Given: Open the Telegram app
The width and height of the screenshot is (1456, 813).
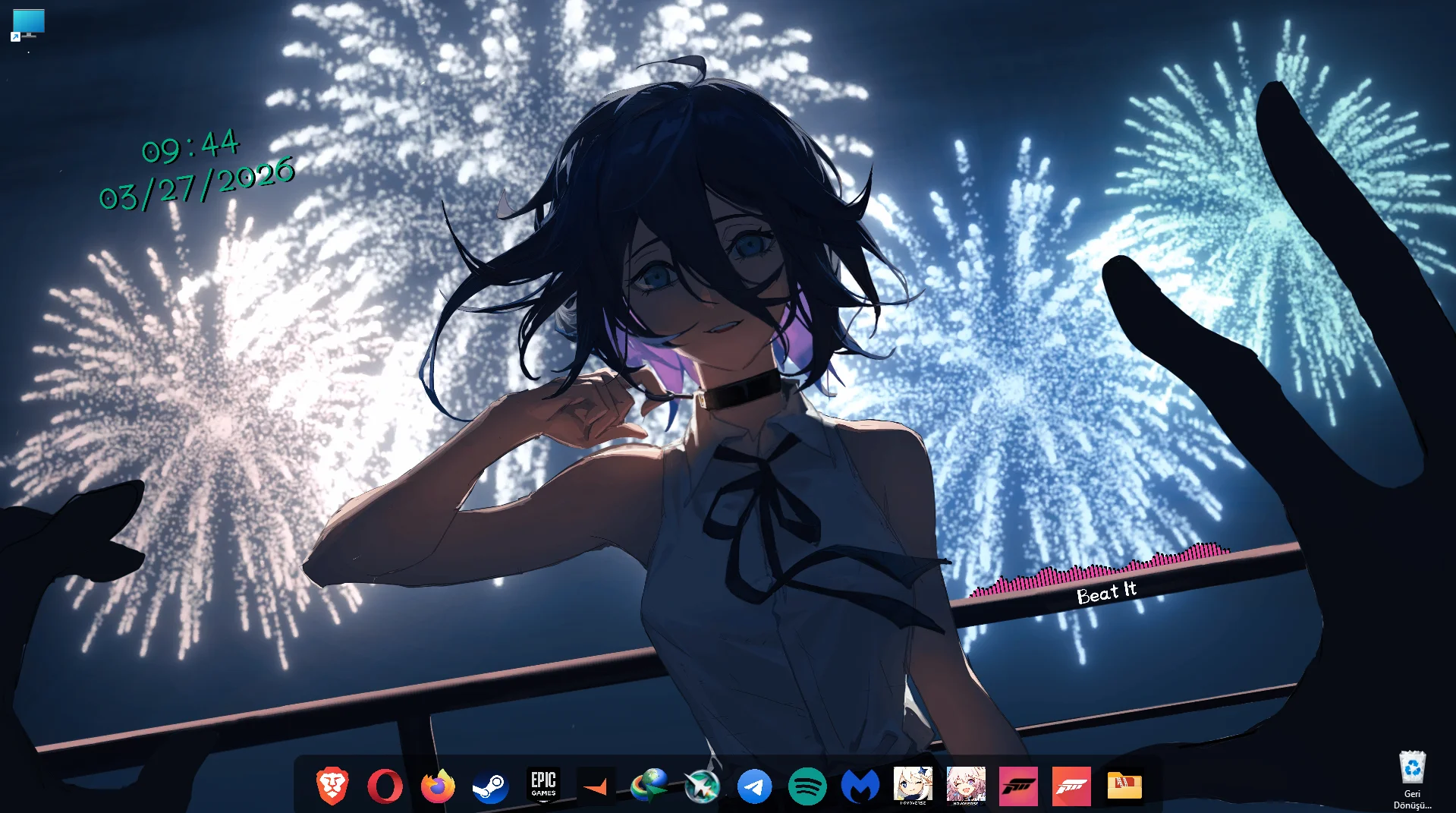Looking at the screenshot, I should [x=756, y=786].
